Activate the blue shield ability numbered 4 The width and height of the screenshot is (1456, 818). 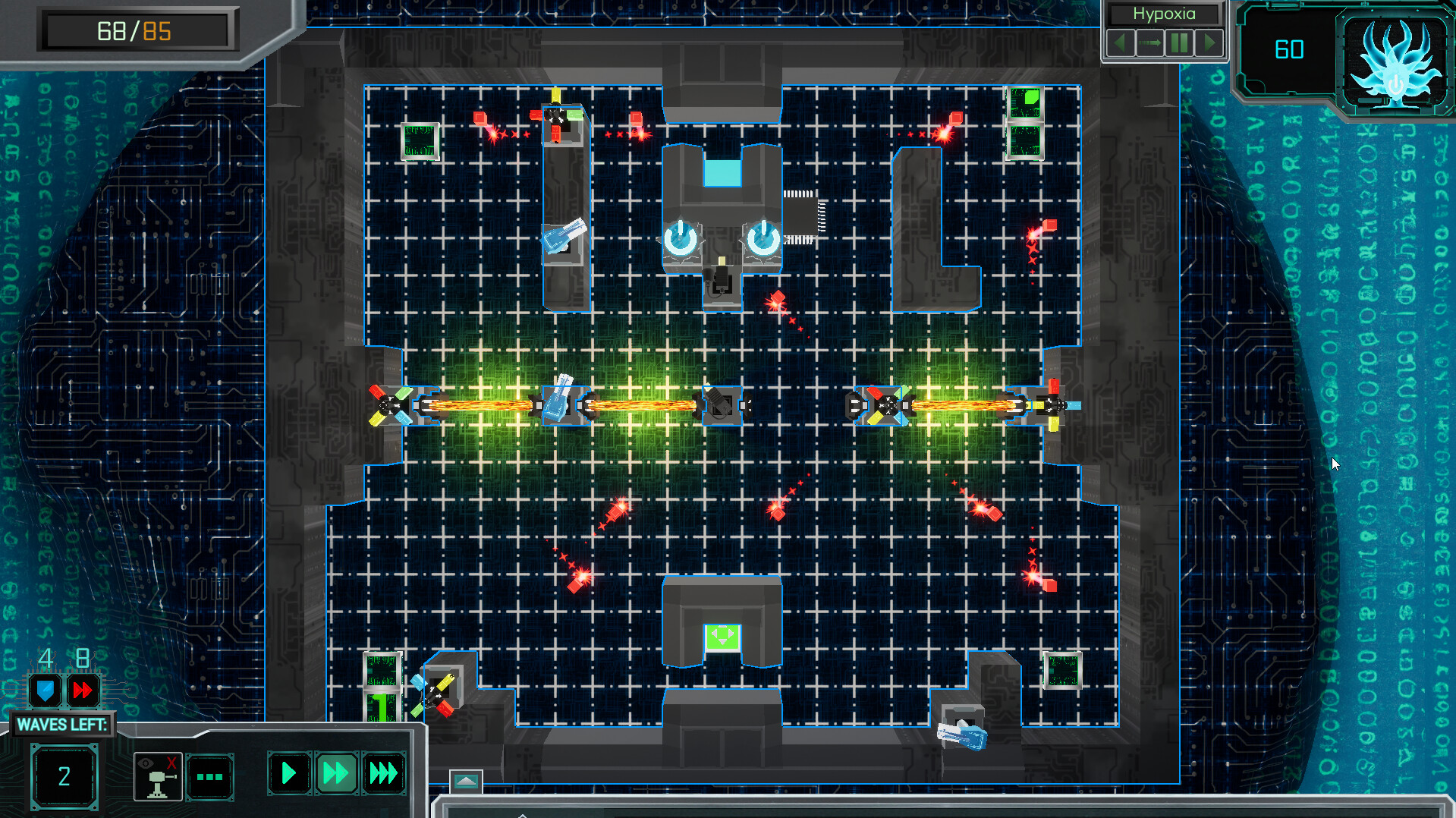tap(46, 691)
